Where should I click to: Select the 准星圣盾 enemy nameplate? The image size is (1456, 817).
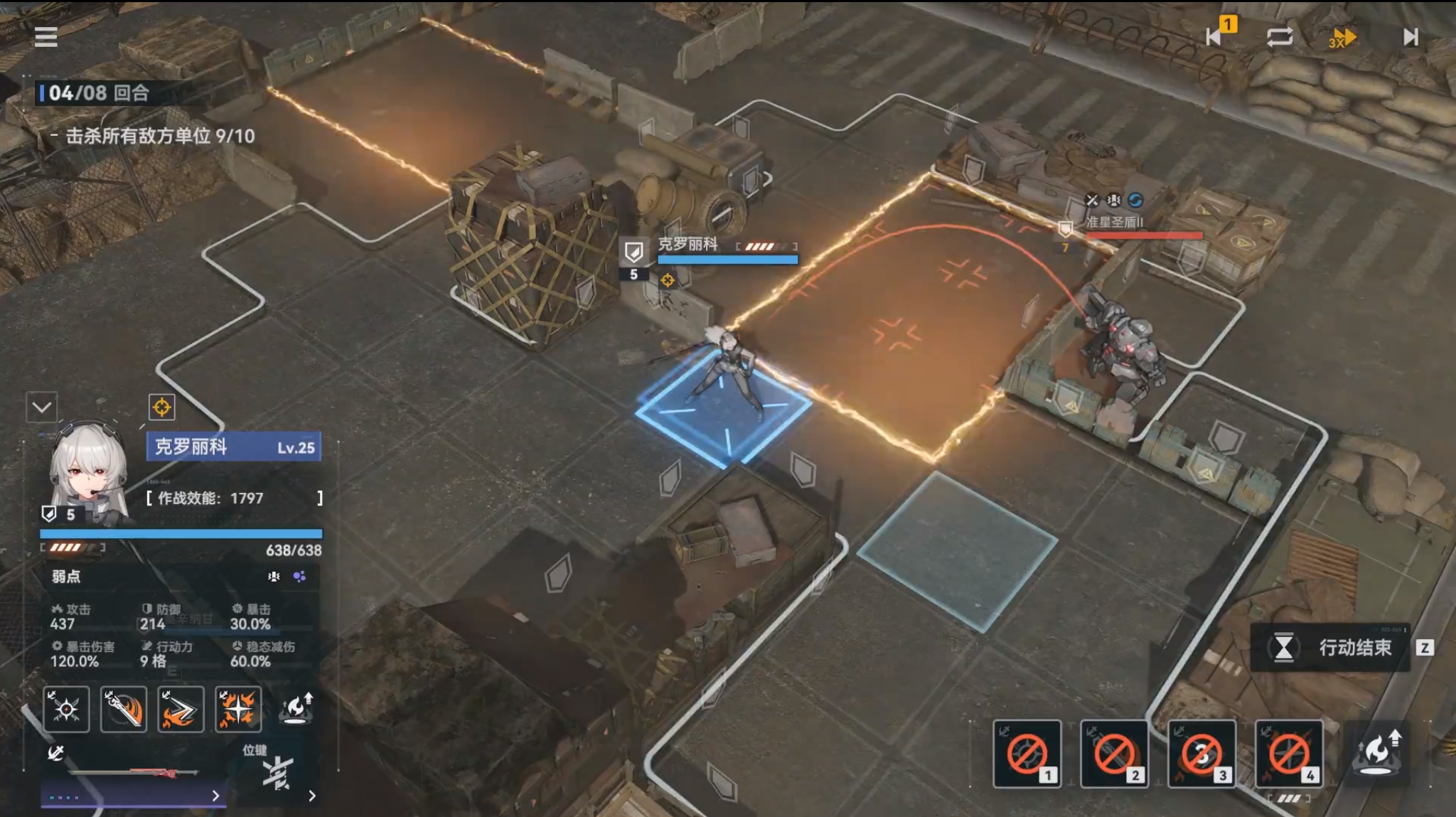(x=1114, y=223)
